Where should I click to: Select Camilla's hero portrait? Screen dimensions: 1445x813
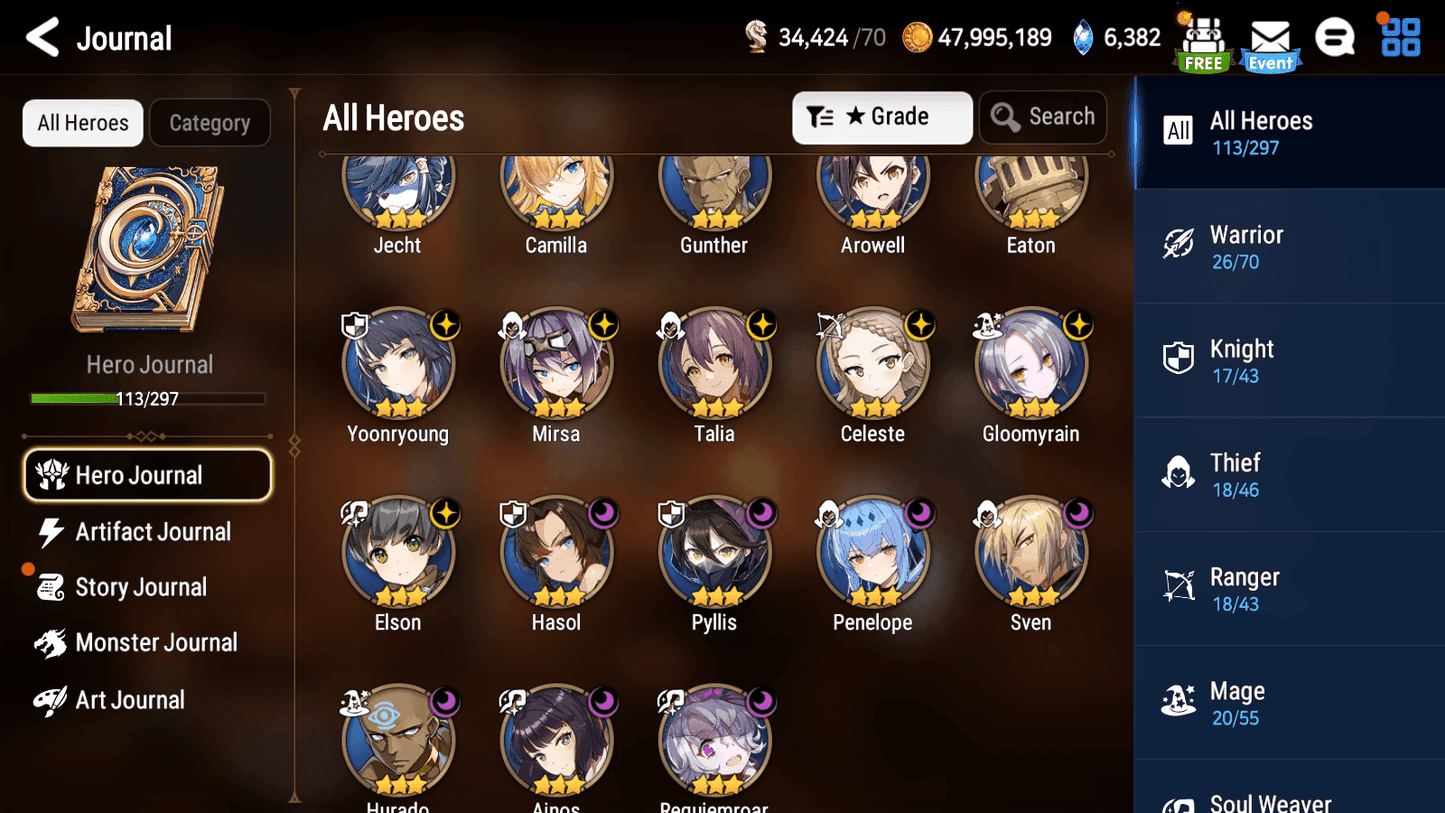556,190
